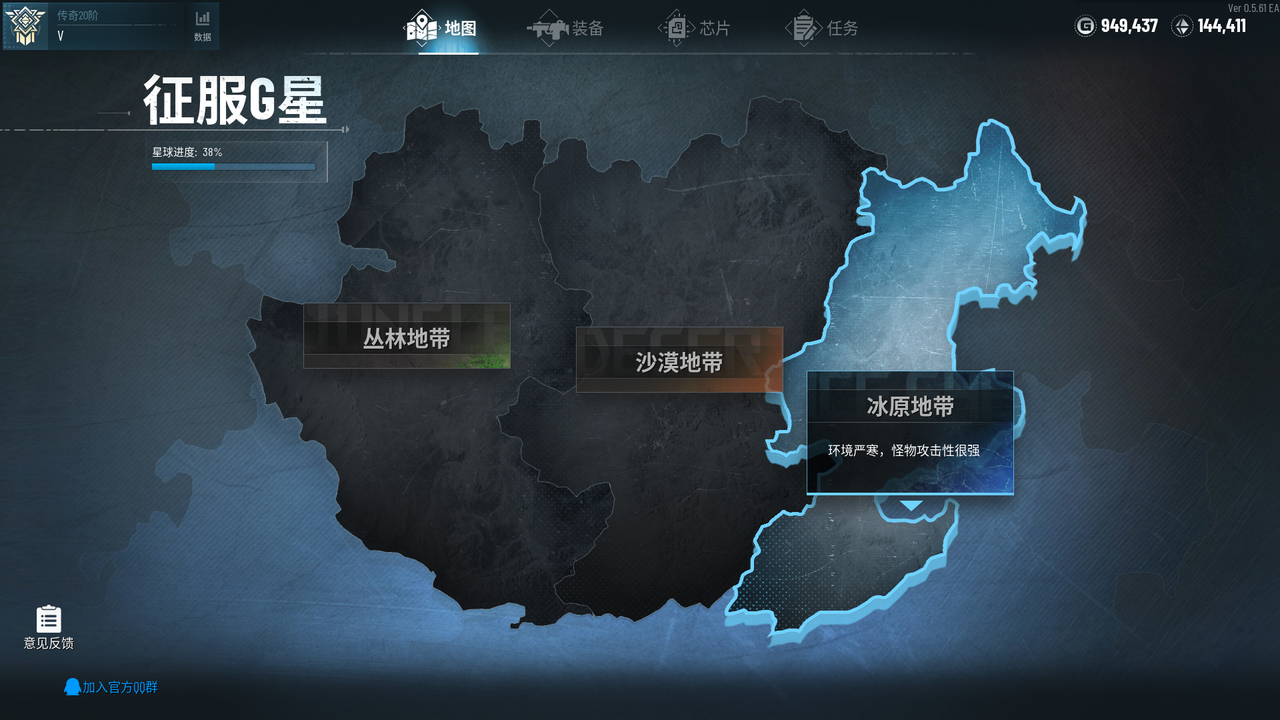Click the chip icon beside 芯片
This screenshot has width=1280, height=720.
[x=676, y=28]
